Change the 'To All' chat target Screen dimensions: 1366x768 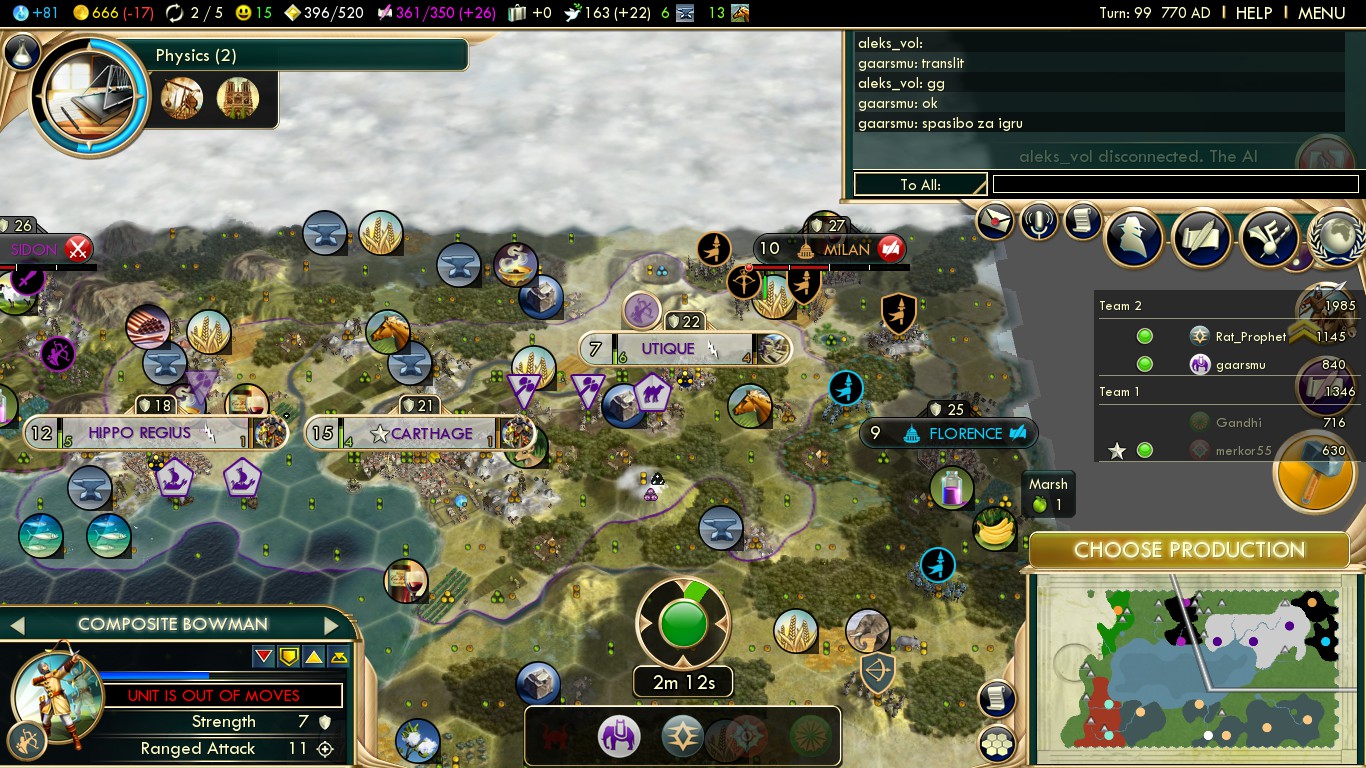coord(920,184)
